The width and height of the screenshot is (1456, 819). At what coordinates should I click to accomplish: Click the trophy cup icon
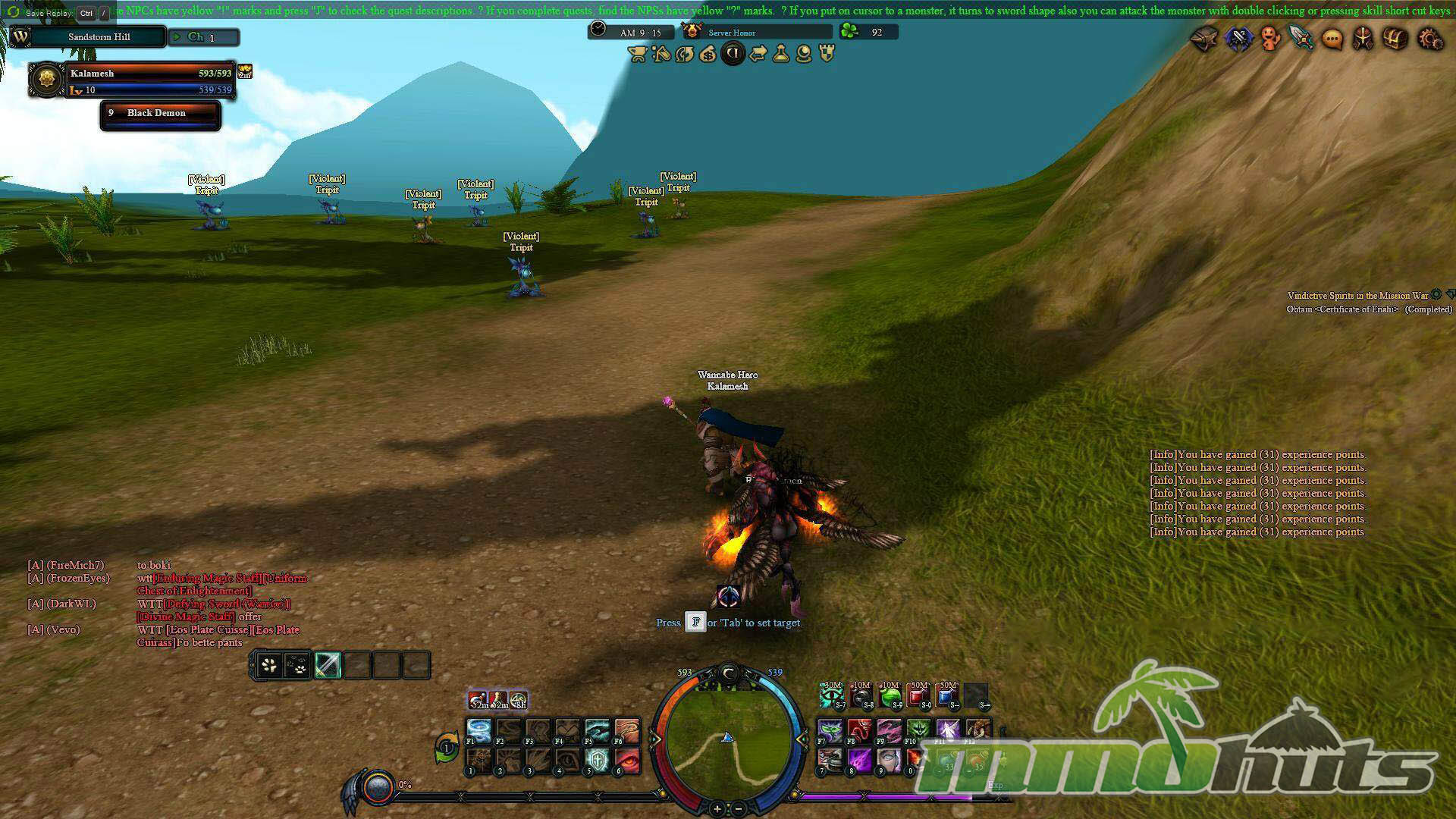(x=637, y=54)
